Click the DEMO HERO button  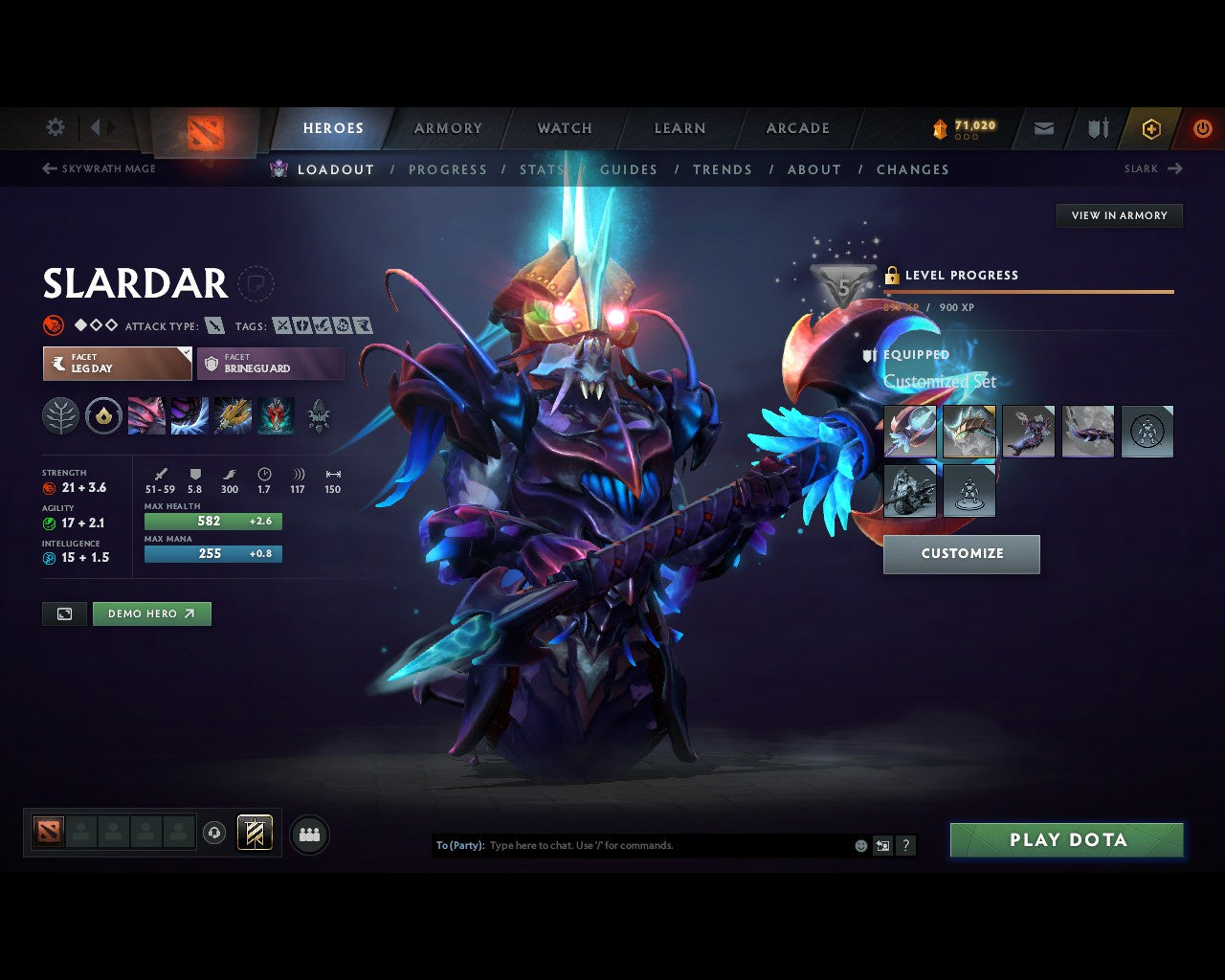point(151,613)
